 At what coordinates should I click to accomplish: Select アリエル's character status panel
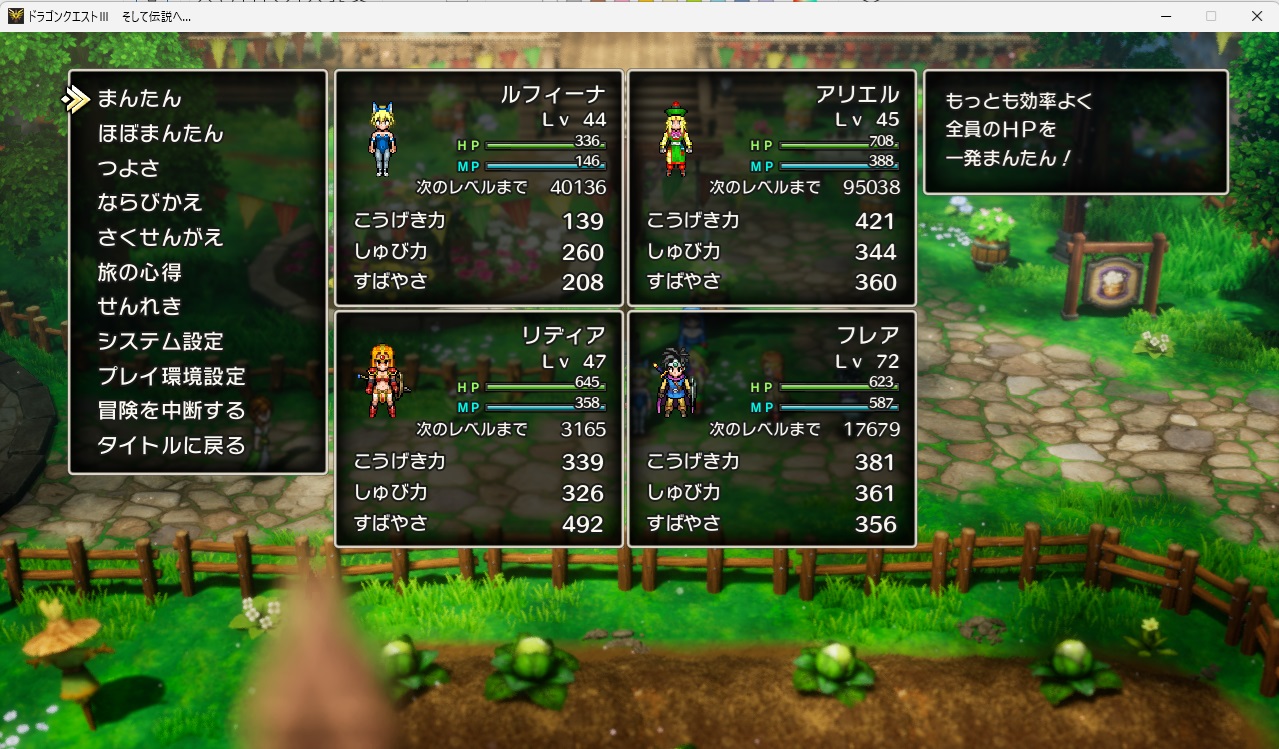point(771,188)
